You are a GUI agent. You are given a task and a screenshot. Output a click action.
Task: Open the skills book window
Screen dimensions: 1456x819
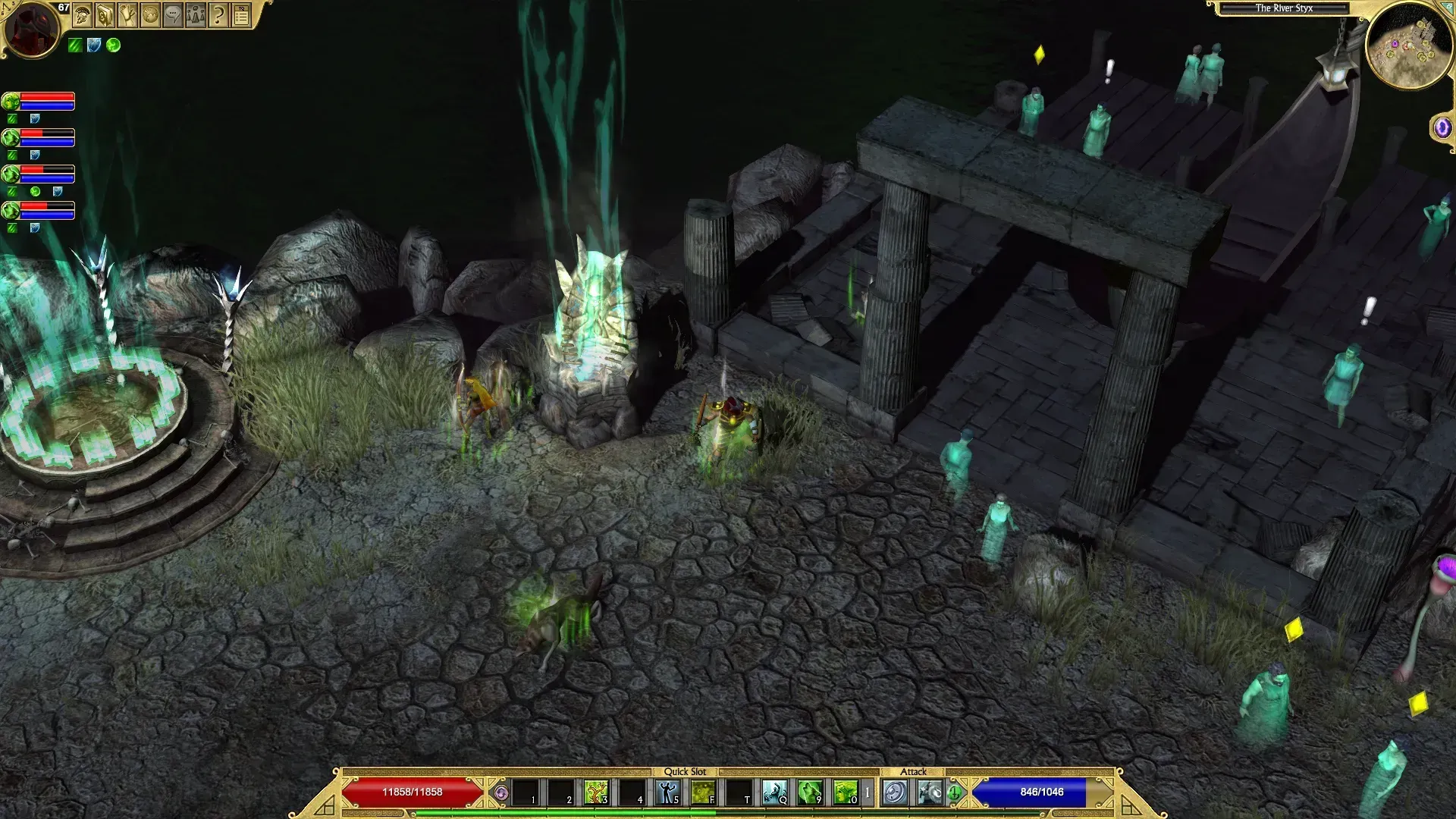pos(105,14)
